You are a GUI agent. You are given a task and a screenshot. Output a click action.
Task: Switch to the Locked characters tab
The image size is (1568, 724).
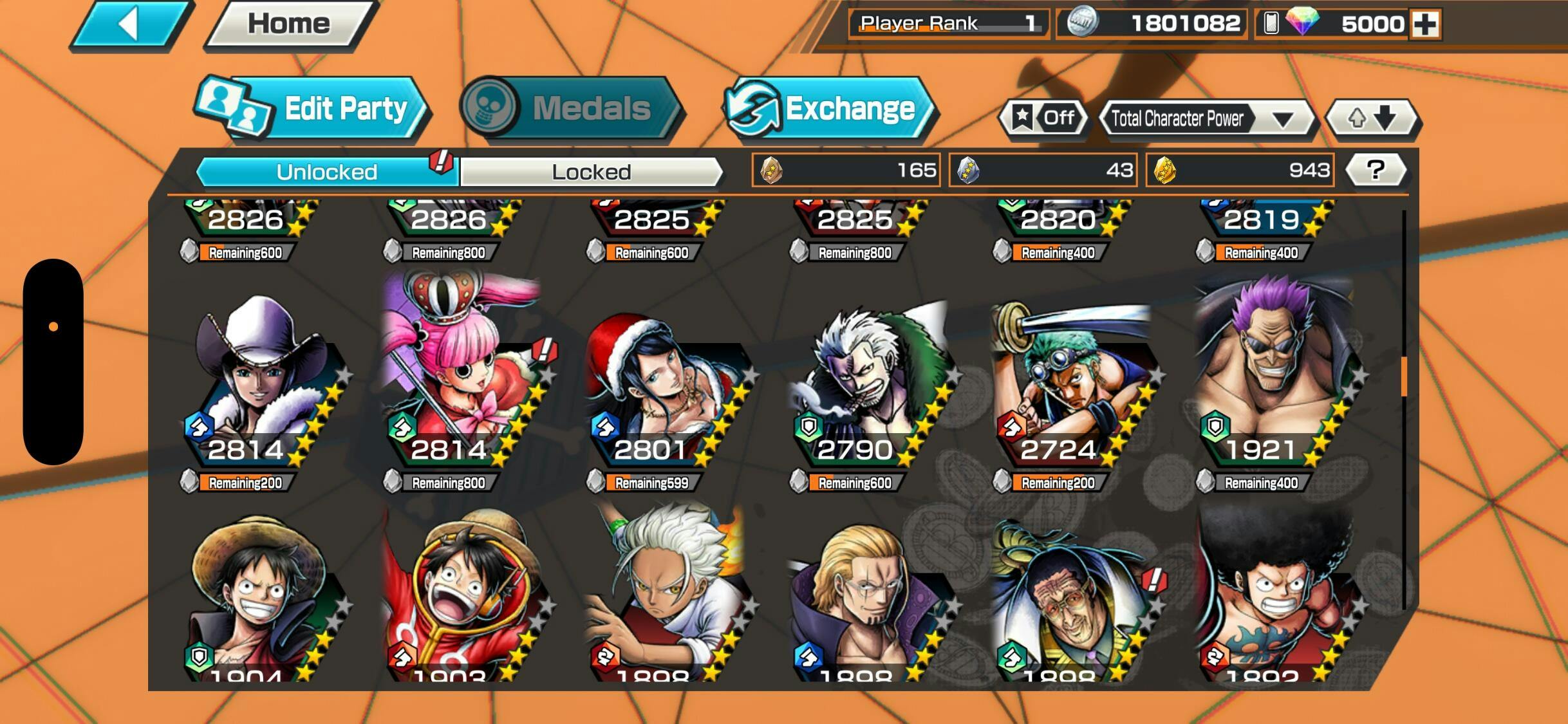(591, 172)
